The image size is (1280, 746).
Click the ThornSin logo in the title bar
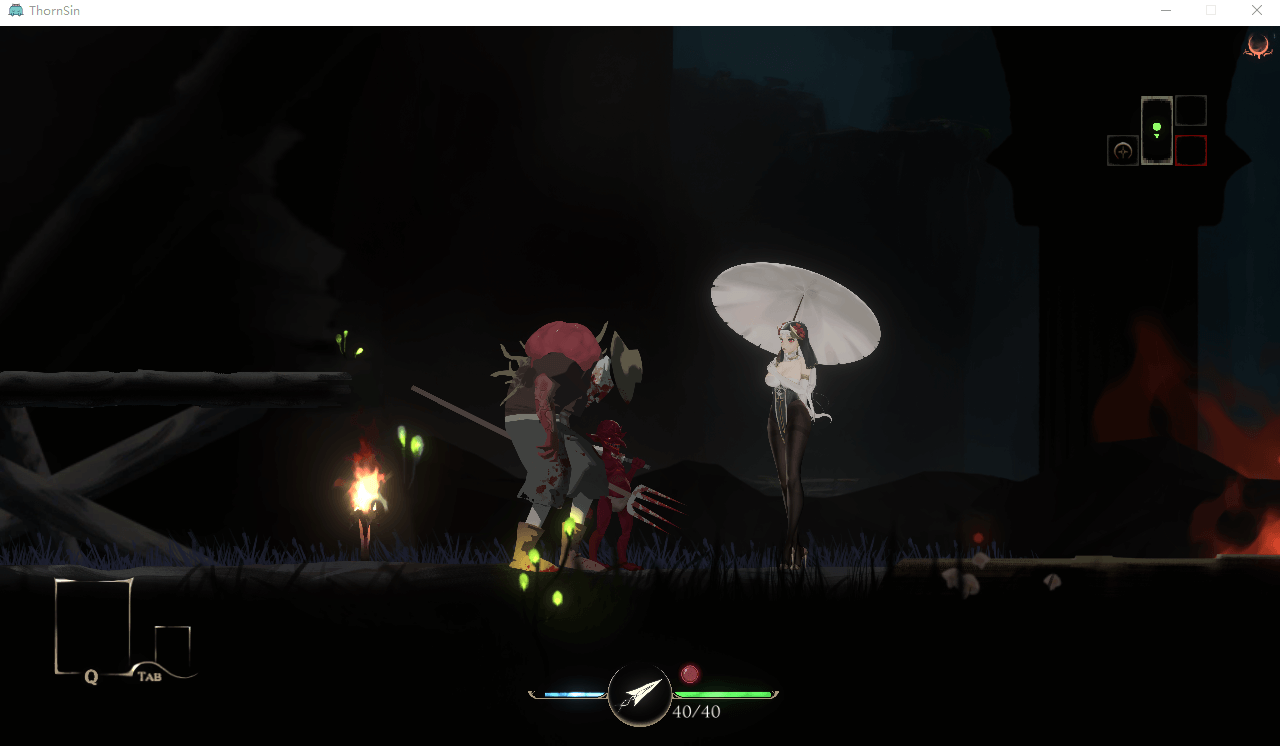tap(17, 10)
